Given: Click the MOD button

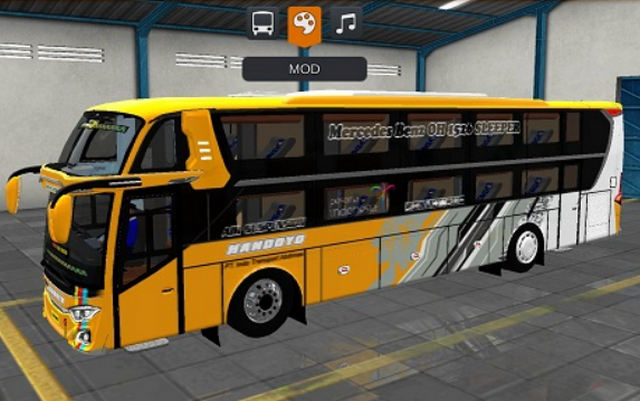Looking at the screenshot, I should pos(304,69).
